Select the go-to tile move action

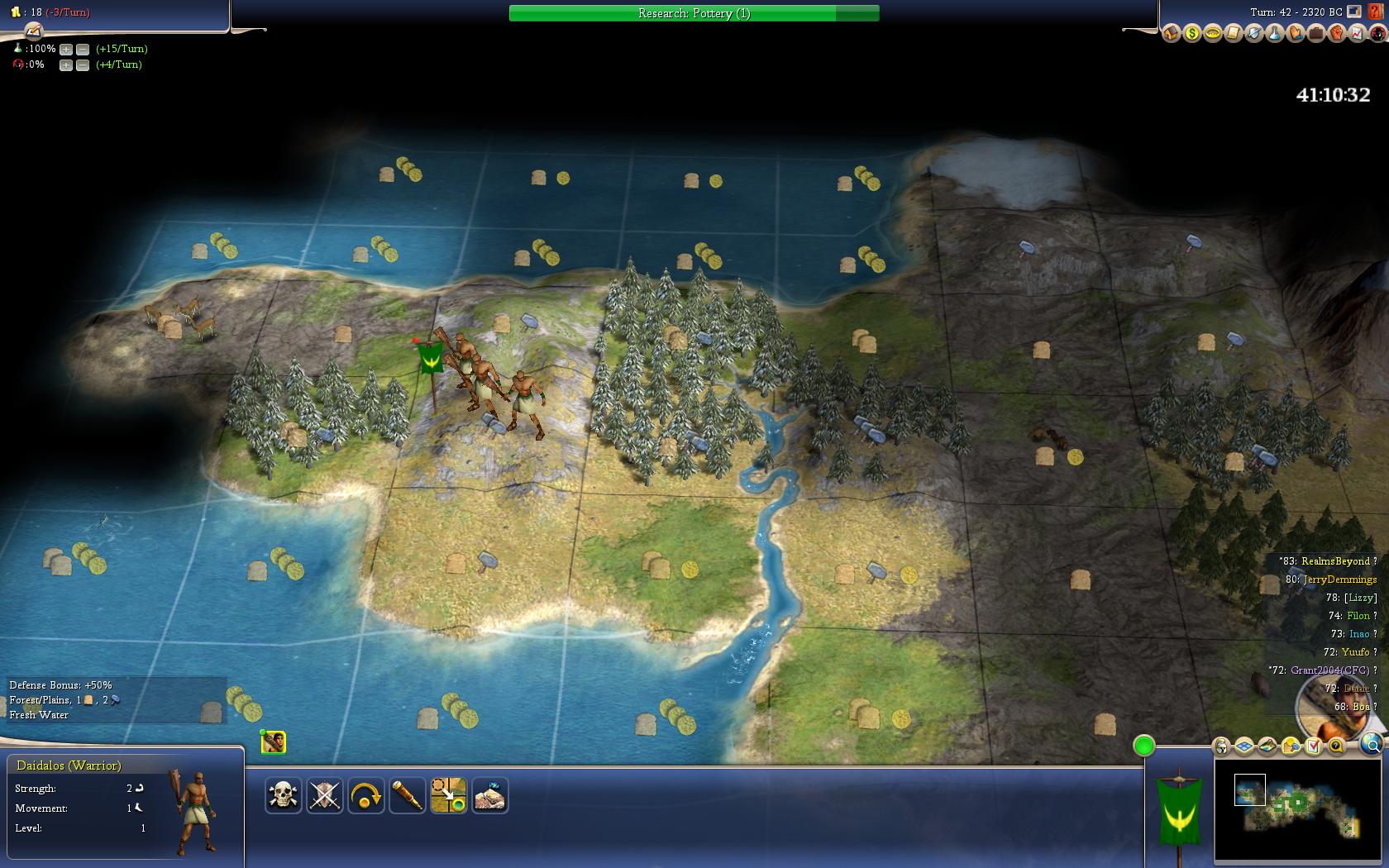448,795
